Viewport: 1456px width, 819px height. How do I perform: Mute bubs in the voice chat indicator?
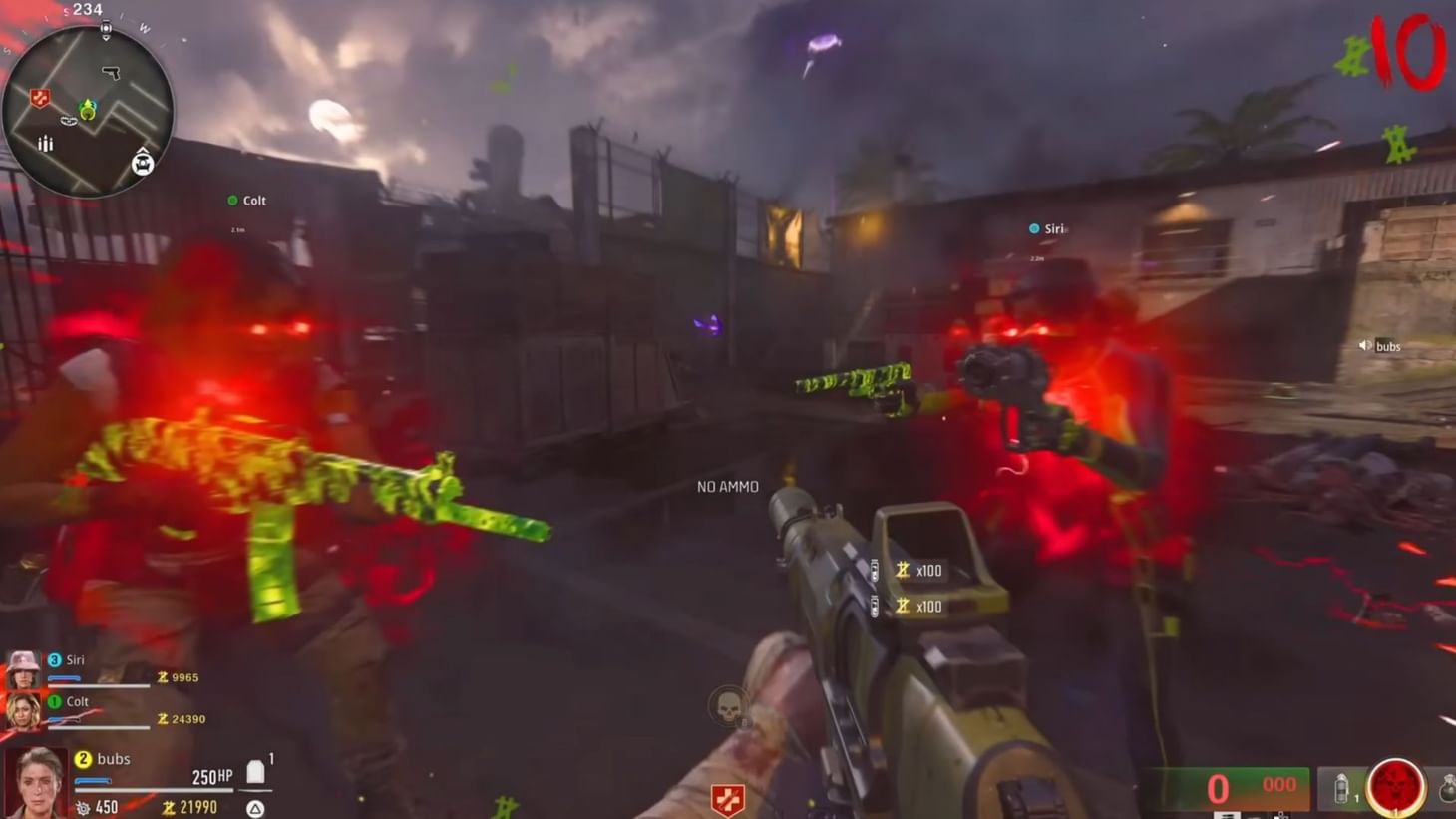[x=1365, y=346]
